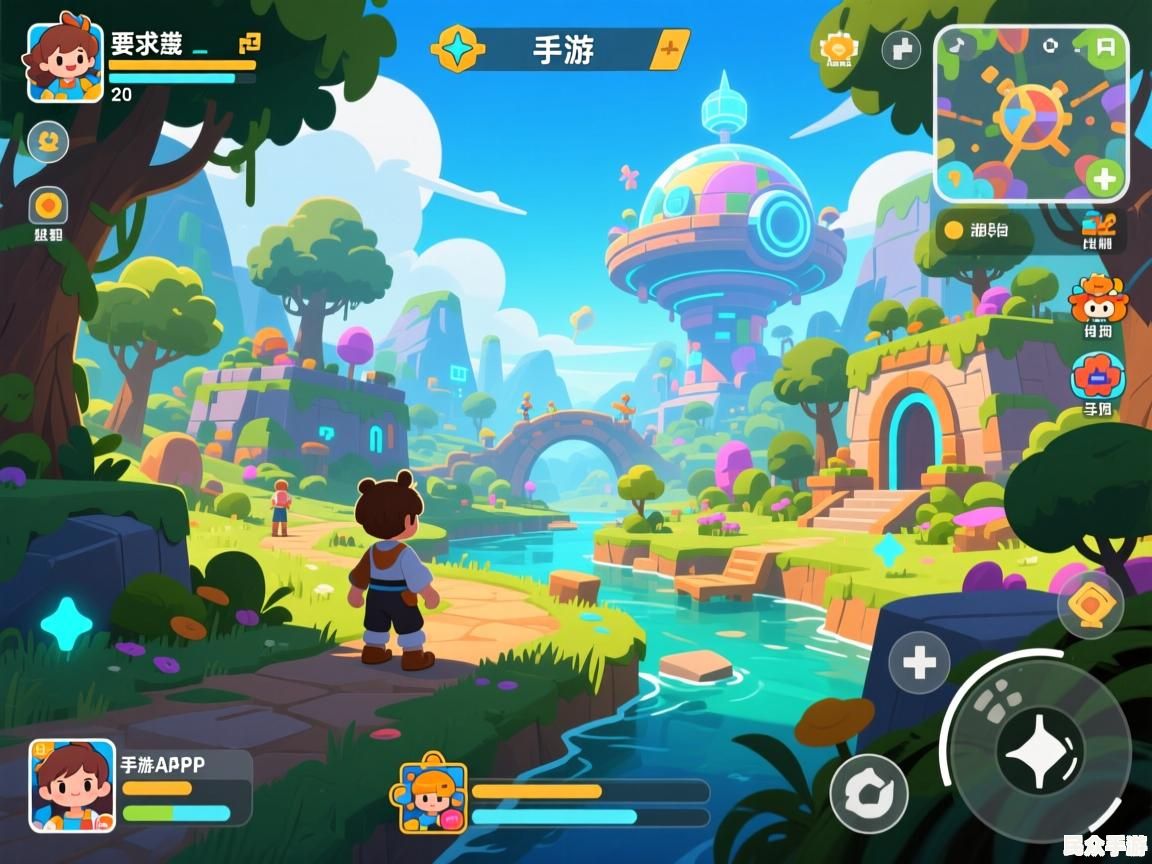
Task: Click the music note icon on the minimap
Action: pos(958,45)
